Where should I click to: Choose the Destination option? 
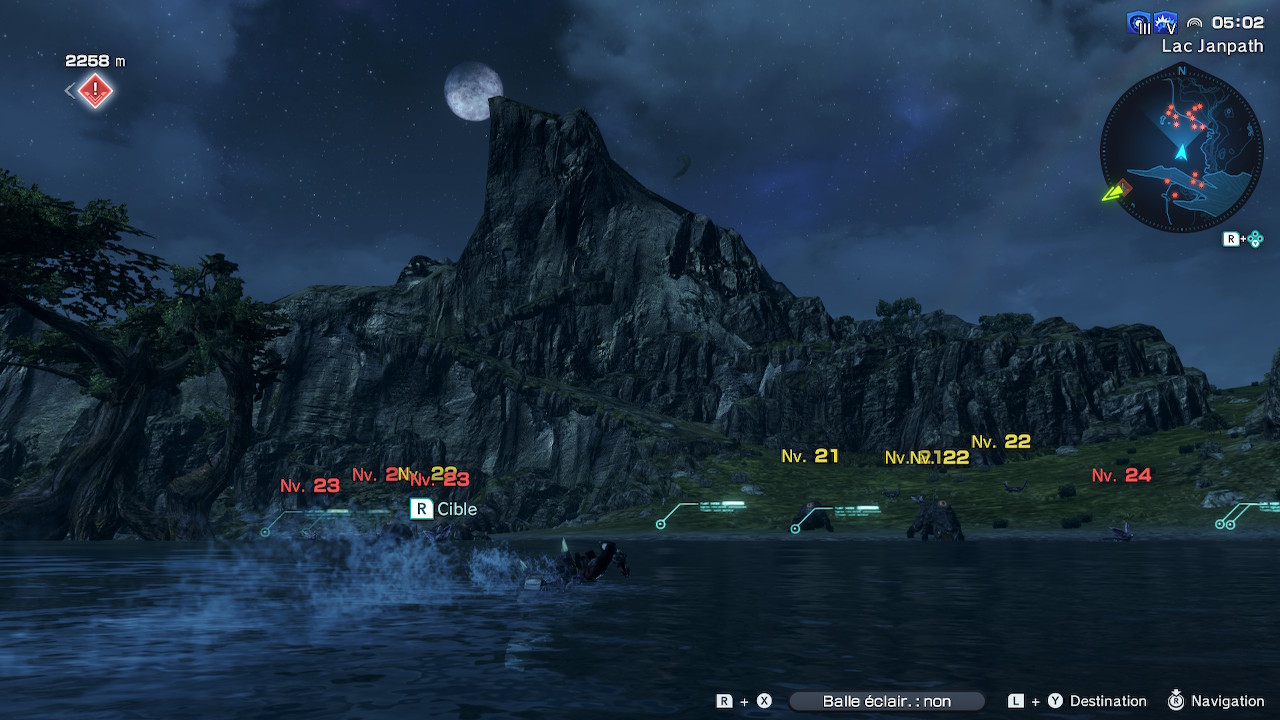[x=1107, y=701]
